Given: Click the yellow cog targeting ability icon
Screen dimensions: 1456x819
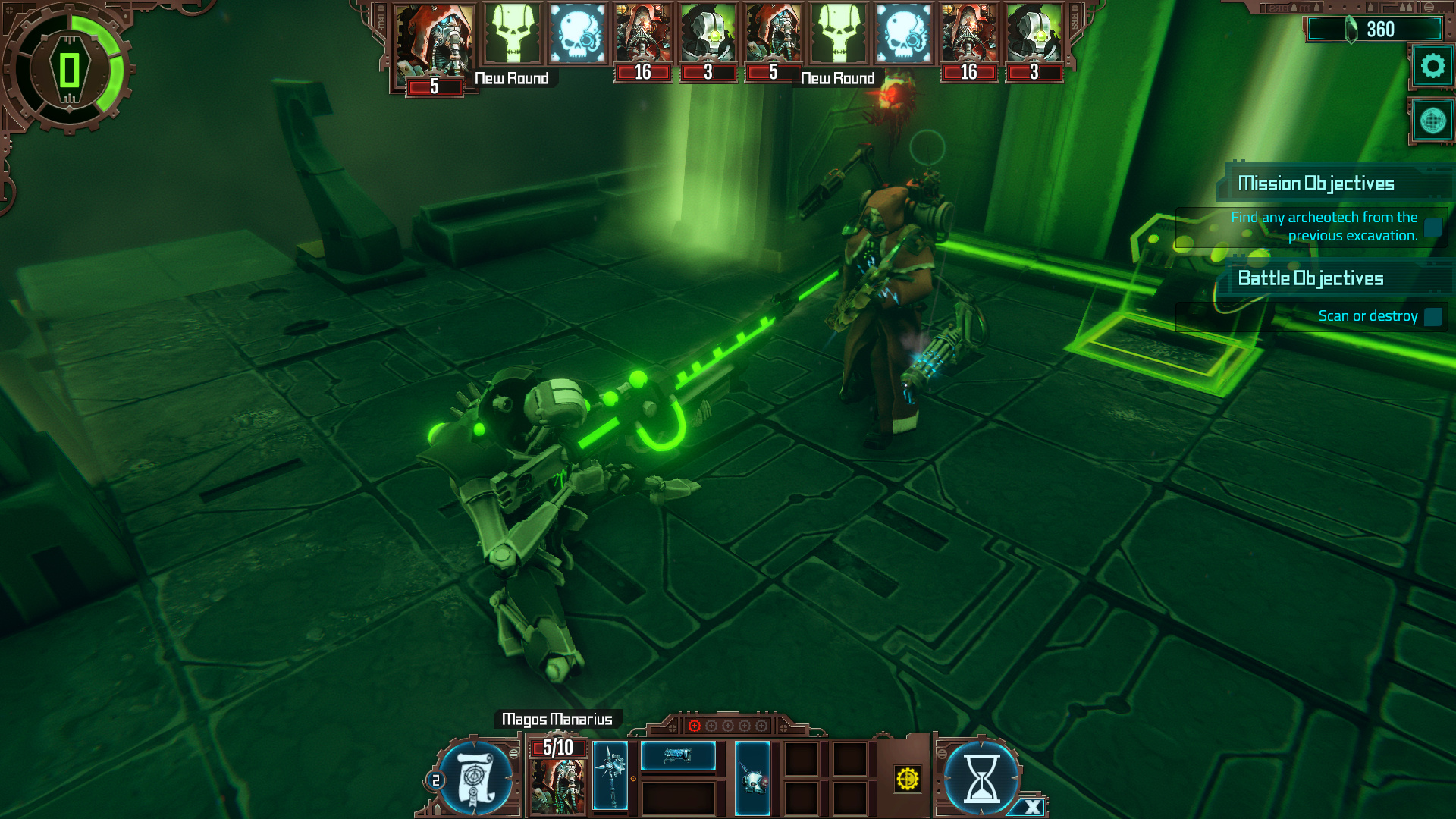Looking at the screenshot, I should coord(907,779).
